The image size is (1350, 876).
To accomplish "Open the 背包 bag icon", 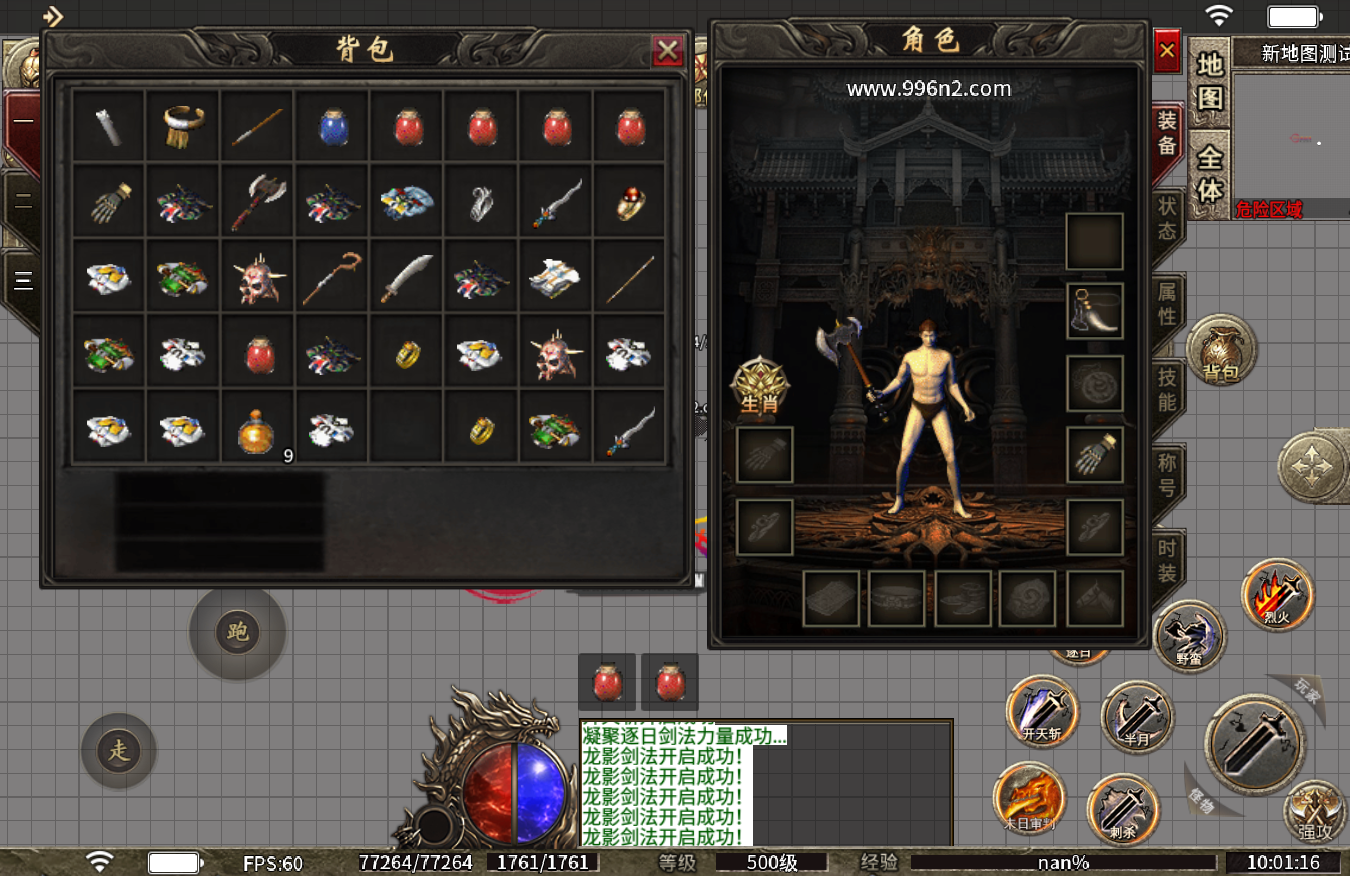I will (1221, 352).
